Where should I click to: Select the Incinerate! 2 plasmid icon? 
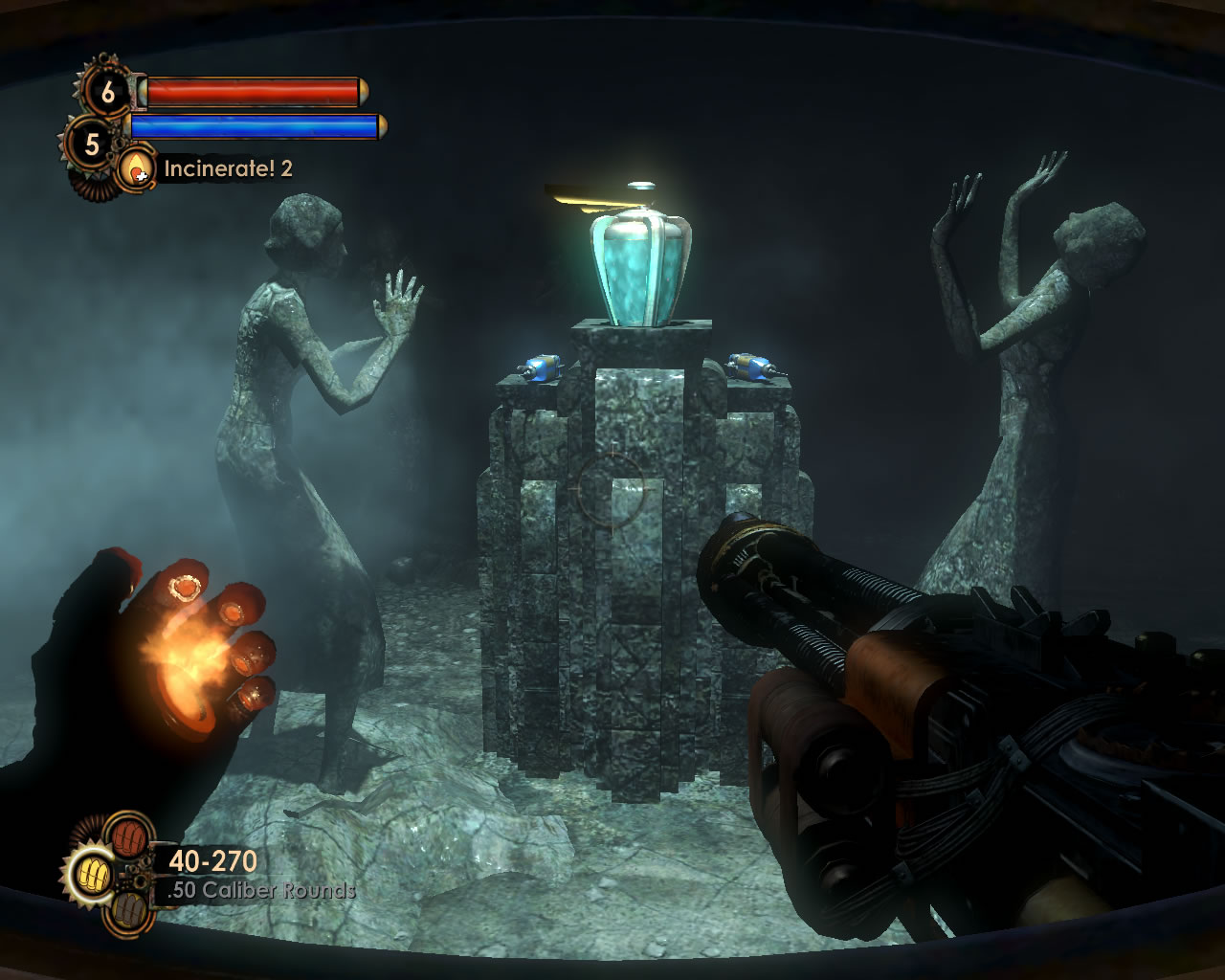(137, 168)
